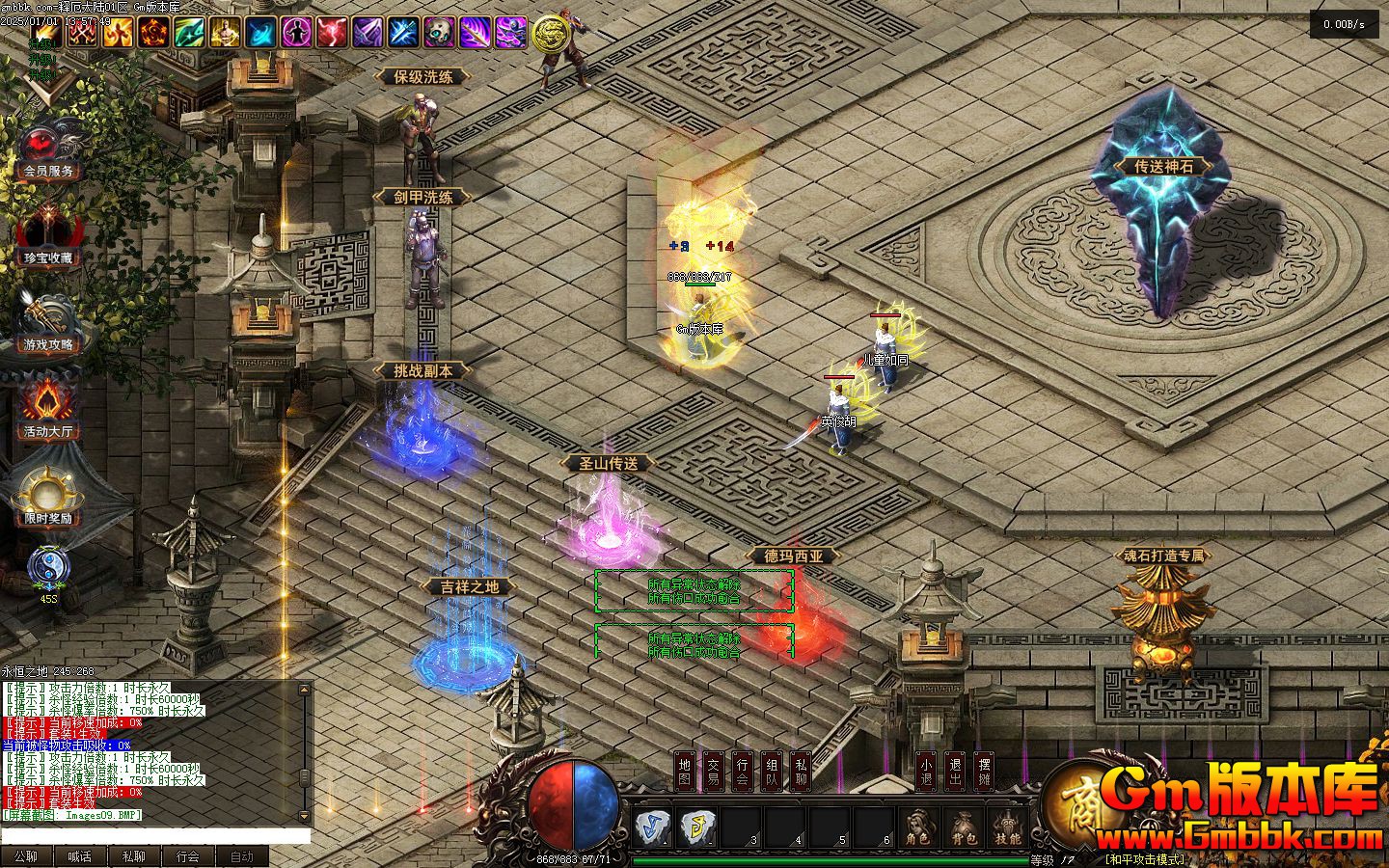Open the 背包 backpack
The image size is (1389, 868).
tap(963, 827)
